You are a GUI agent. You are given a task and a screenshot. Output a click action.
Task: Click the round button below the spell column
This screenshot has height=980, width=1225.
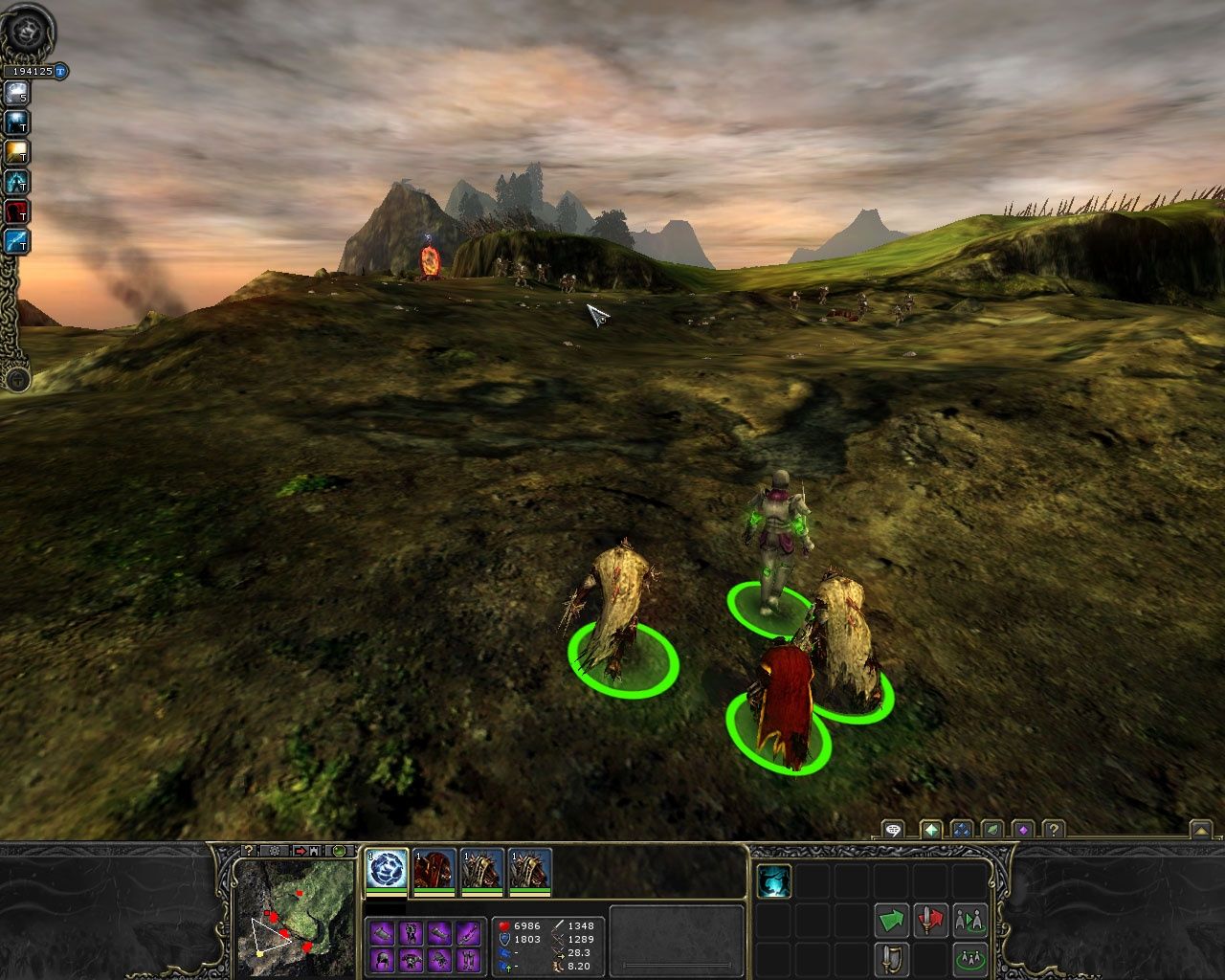coord(16,380)
